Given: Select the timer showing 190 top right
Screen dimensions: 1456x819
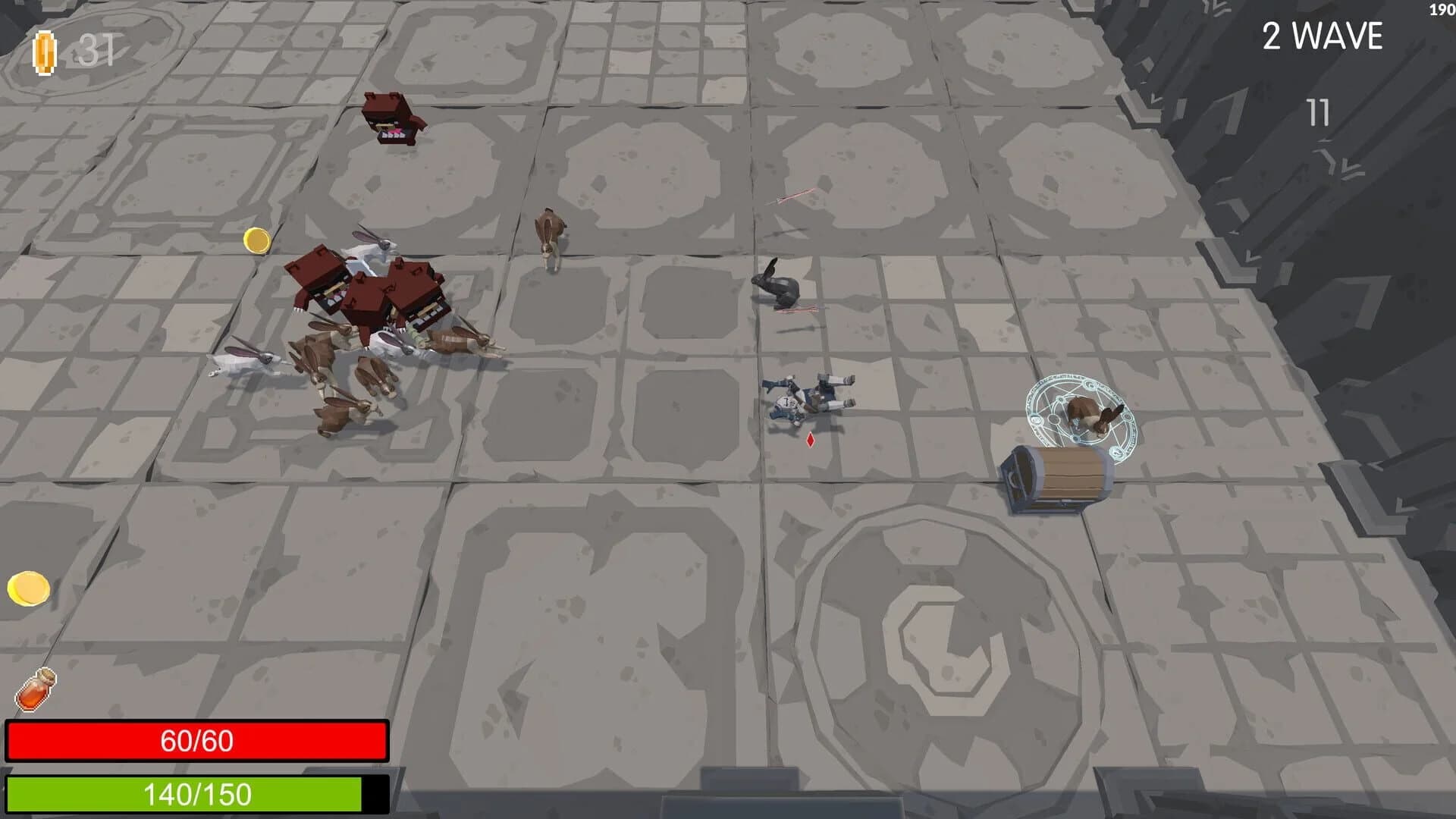Looking at the screenshot, I should coord(1440,9).
